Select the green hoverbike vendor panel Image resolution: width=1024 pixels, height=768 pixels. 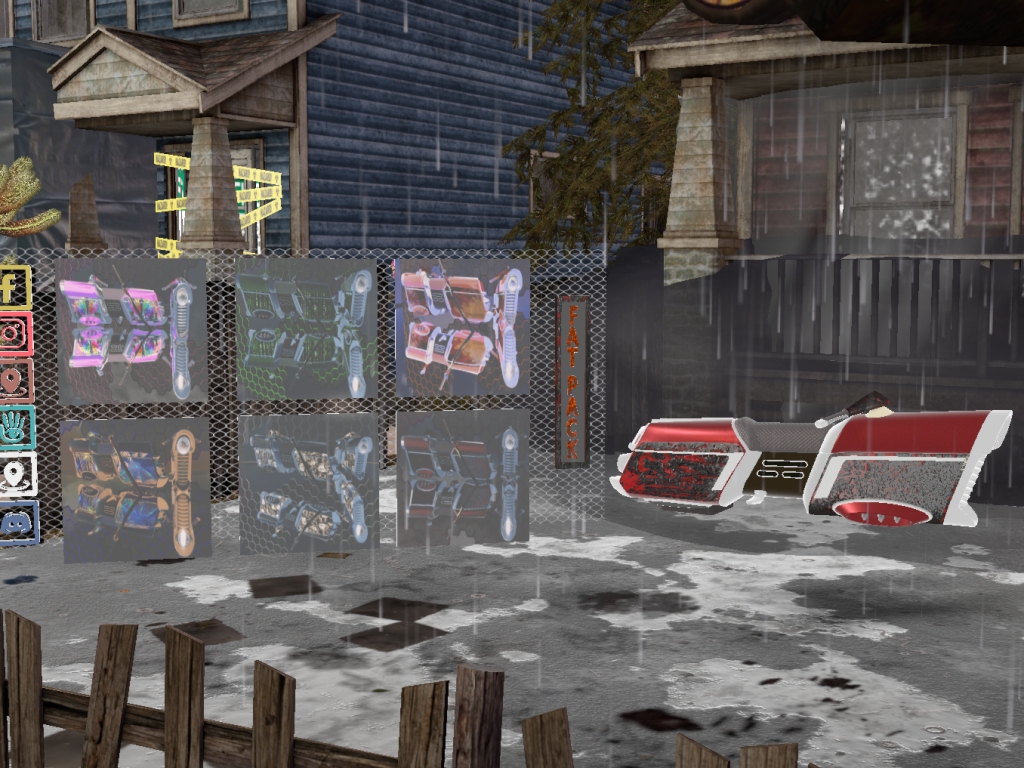306,329
